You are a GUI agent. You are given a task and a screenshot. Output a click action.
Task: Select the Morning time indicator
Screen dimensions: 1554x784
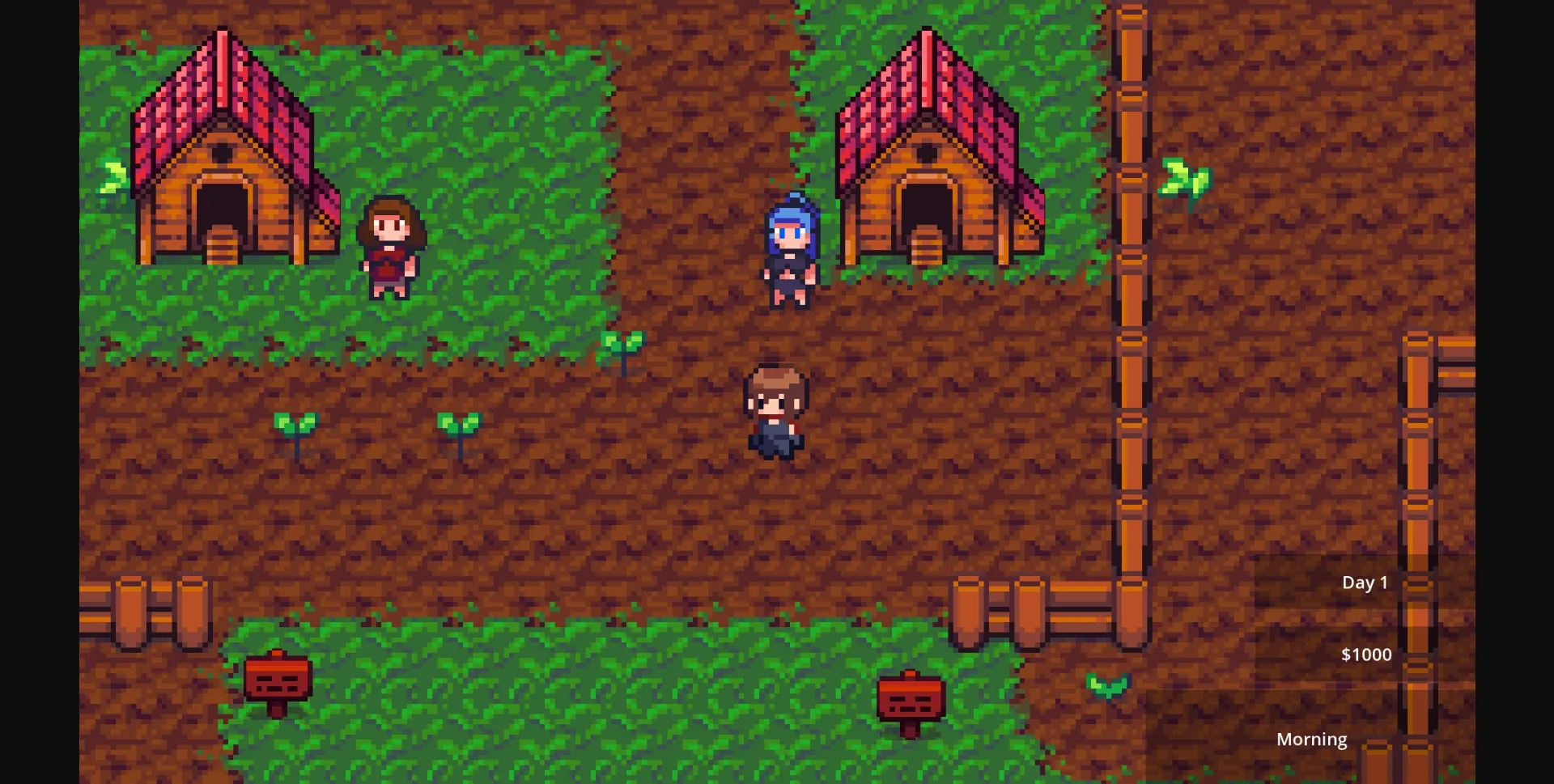pyautogui.click(x=1312, y=739)
